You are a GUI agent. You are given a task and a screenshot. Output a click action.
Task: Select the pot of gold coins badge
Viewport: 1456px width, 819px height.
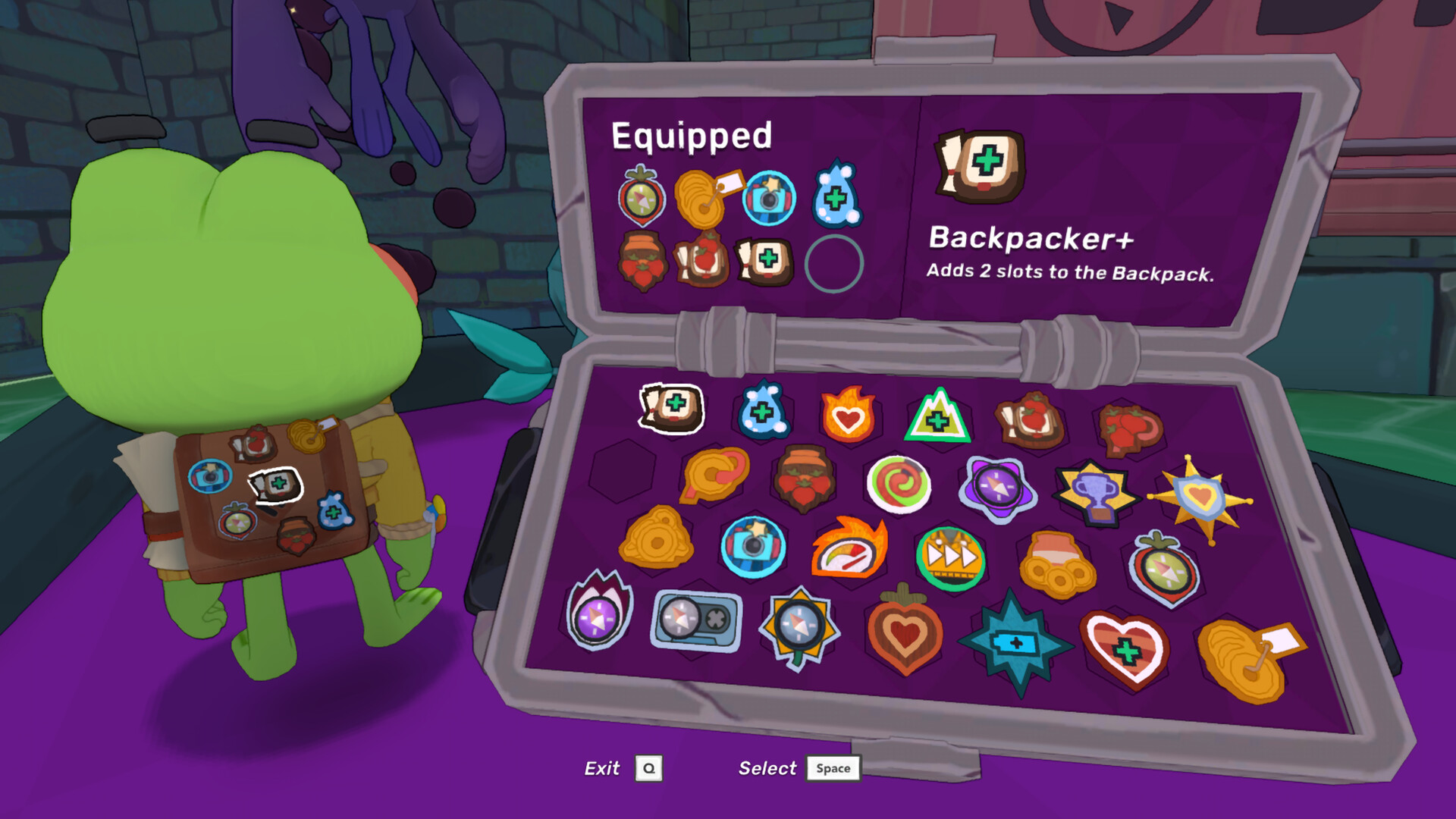pyautogui.click(x=1056, y=566)
